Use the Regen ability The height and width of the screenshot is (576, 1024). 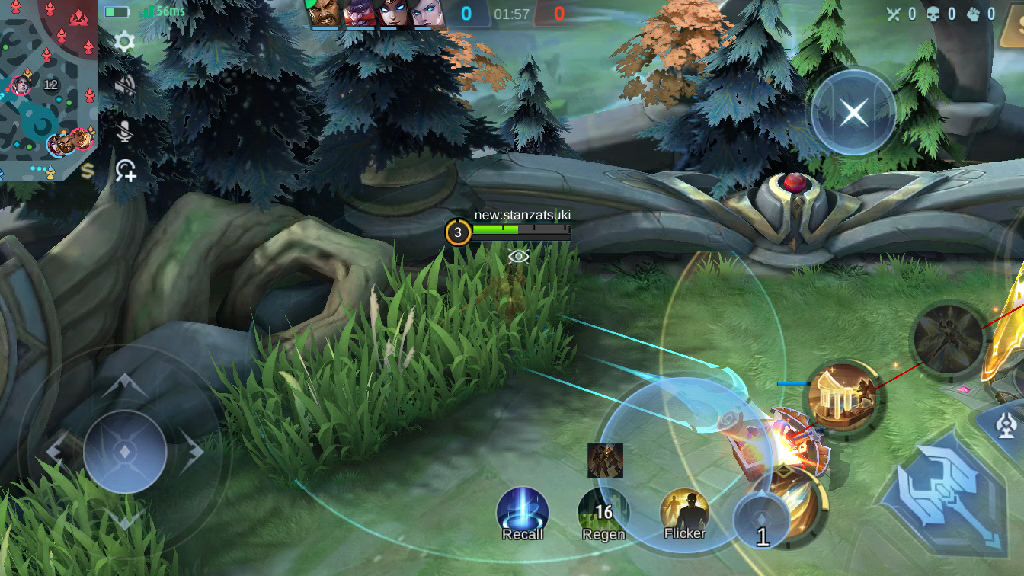pyautogui.click(x=603, y=512)
